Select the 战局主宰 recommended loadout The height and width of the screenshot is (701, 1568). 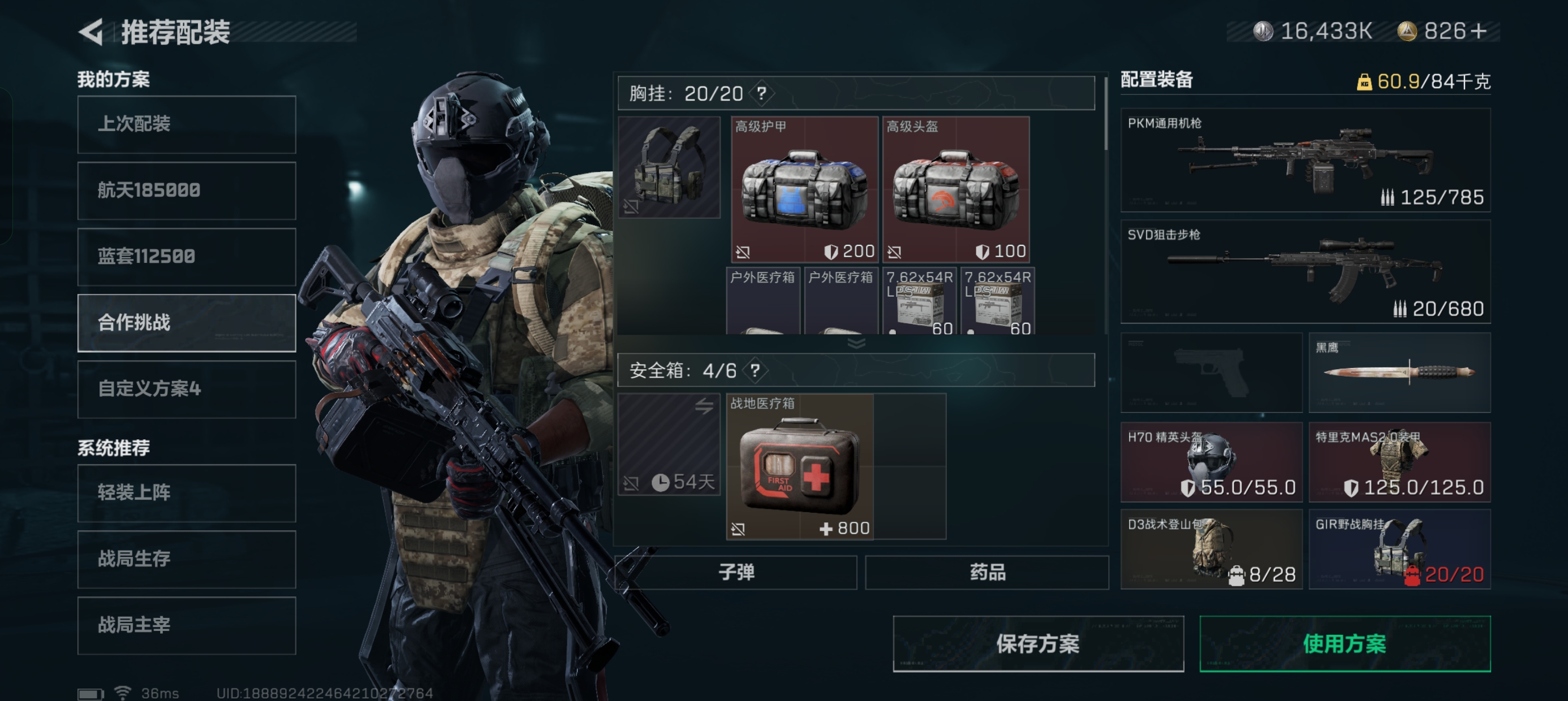click(x=186, y=626)
